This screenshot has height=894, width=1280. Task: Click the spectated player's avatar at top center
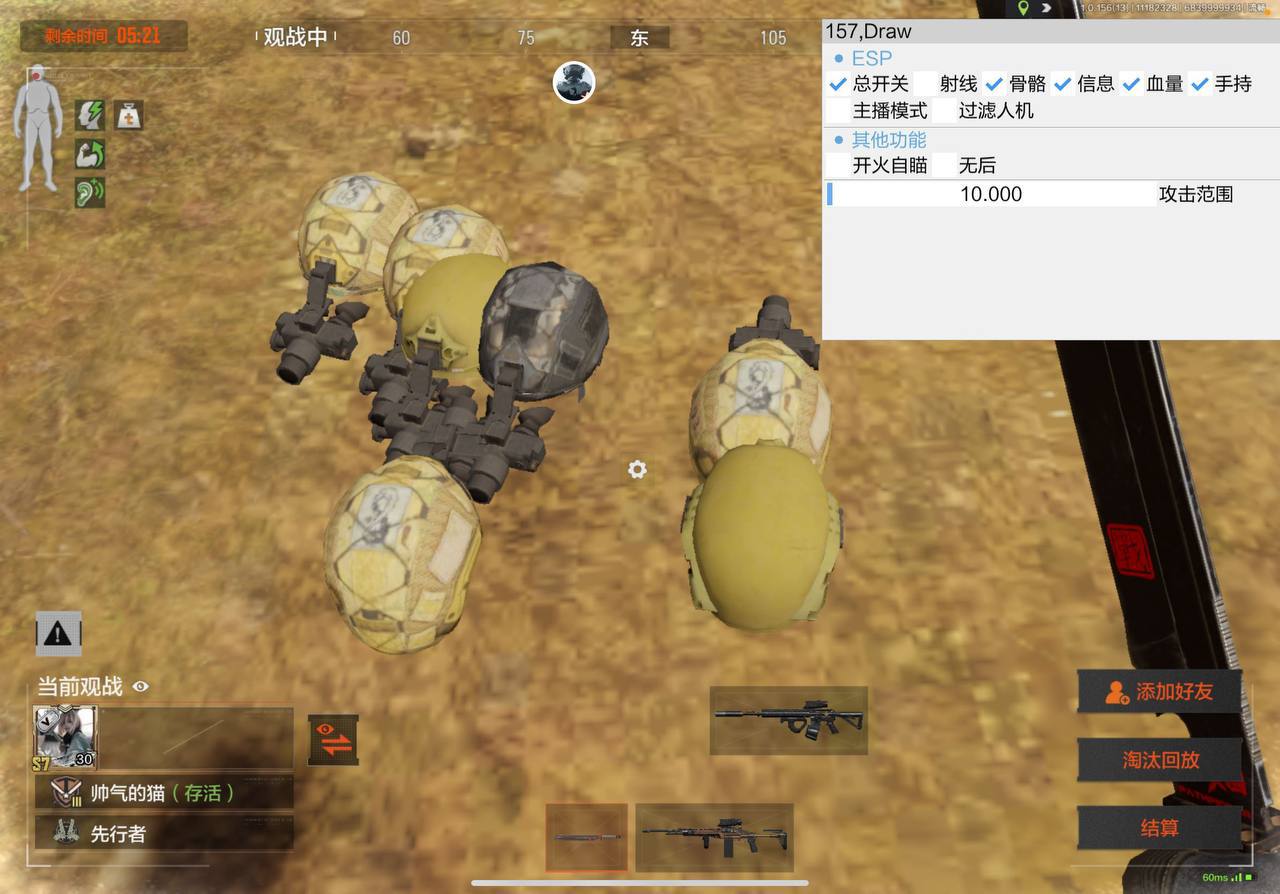pos(574,84)
